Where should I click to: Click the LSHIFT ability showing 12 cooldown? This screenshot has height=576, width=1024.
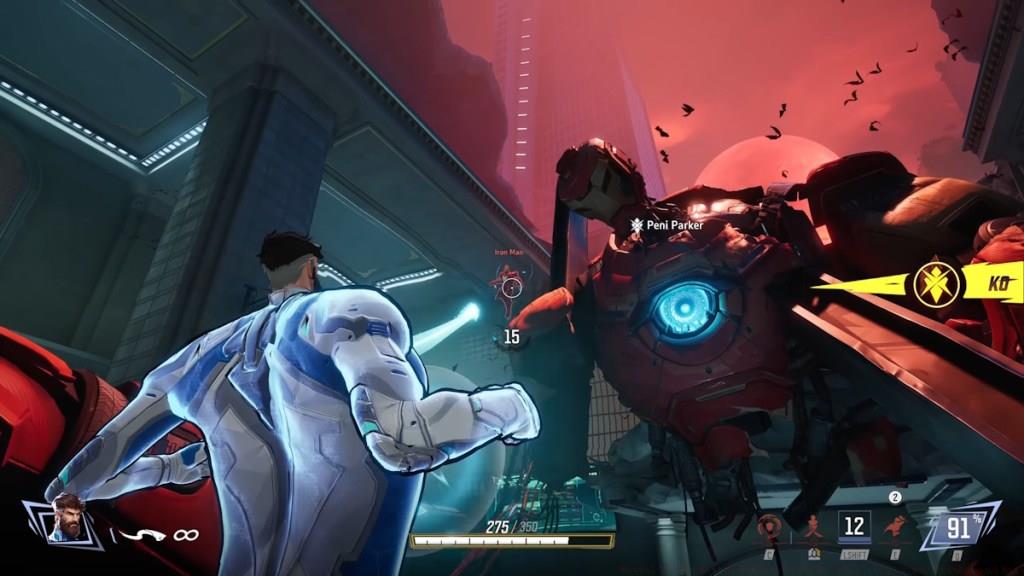click(854, 526)
